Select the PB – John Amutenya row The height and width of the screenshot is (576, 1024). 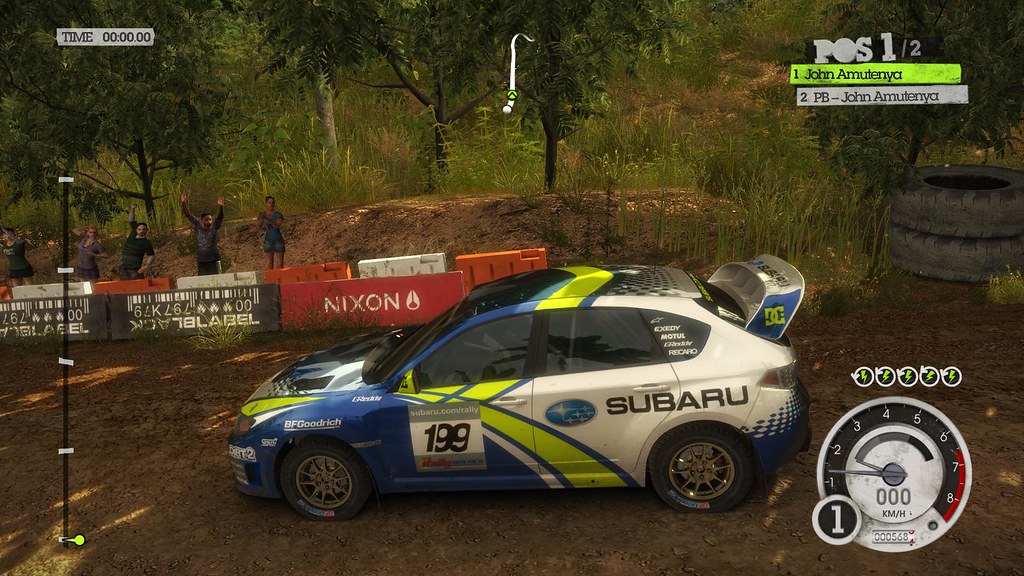click(882, 96)
